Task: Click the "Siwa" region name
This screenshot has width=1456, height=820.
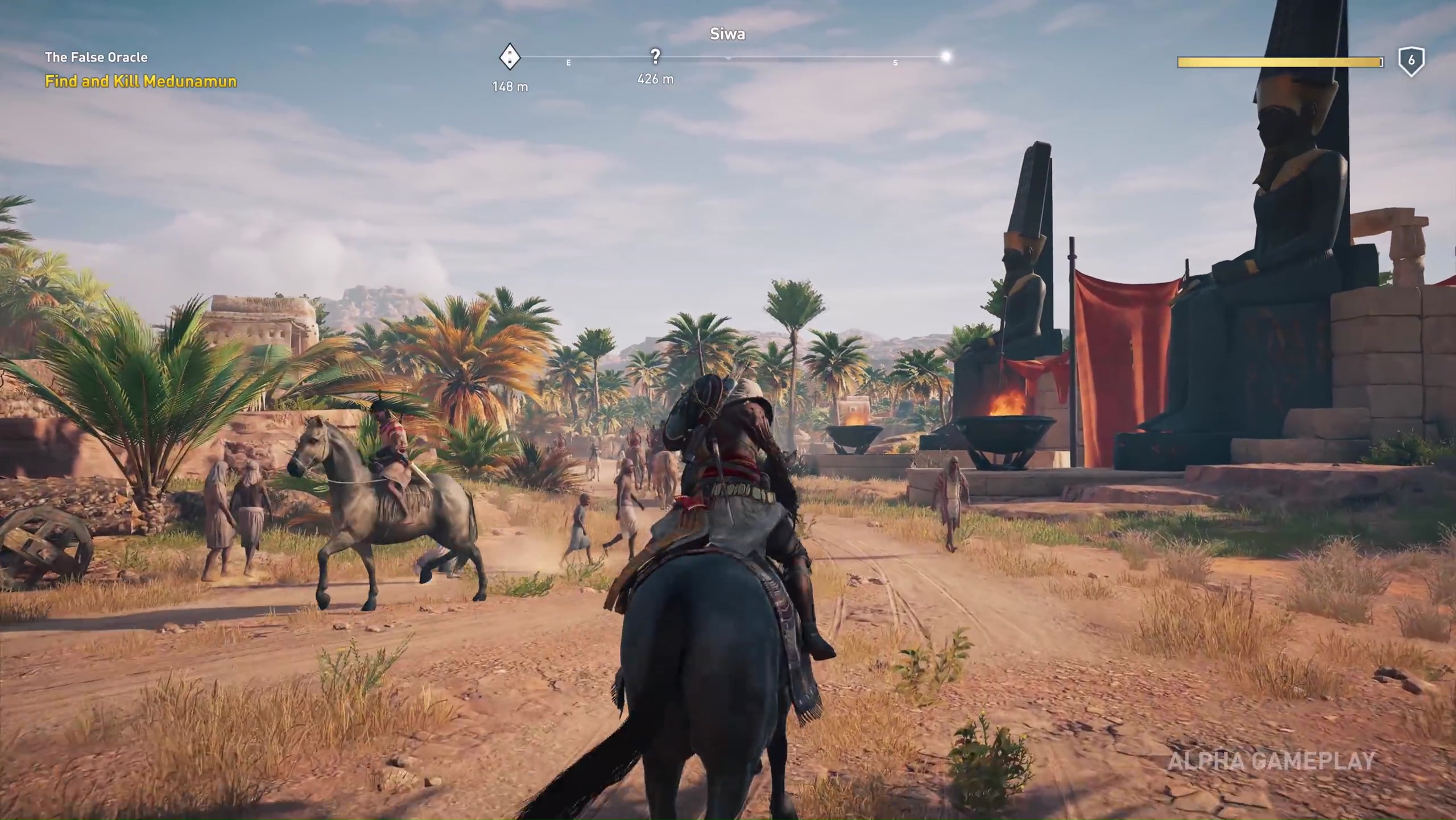Action: (727, 34)
